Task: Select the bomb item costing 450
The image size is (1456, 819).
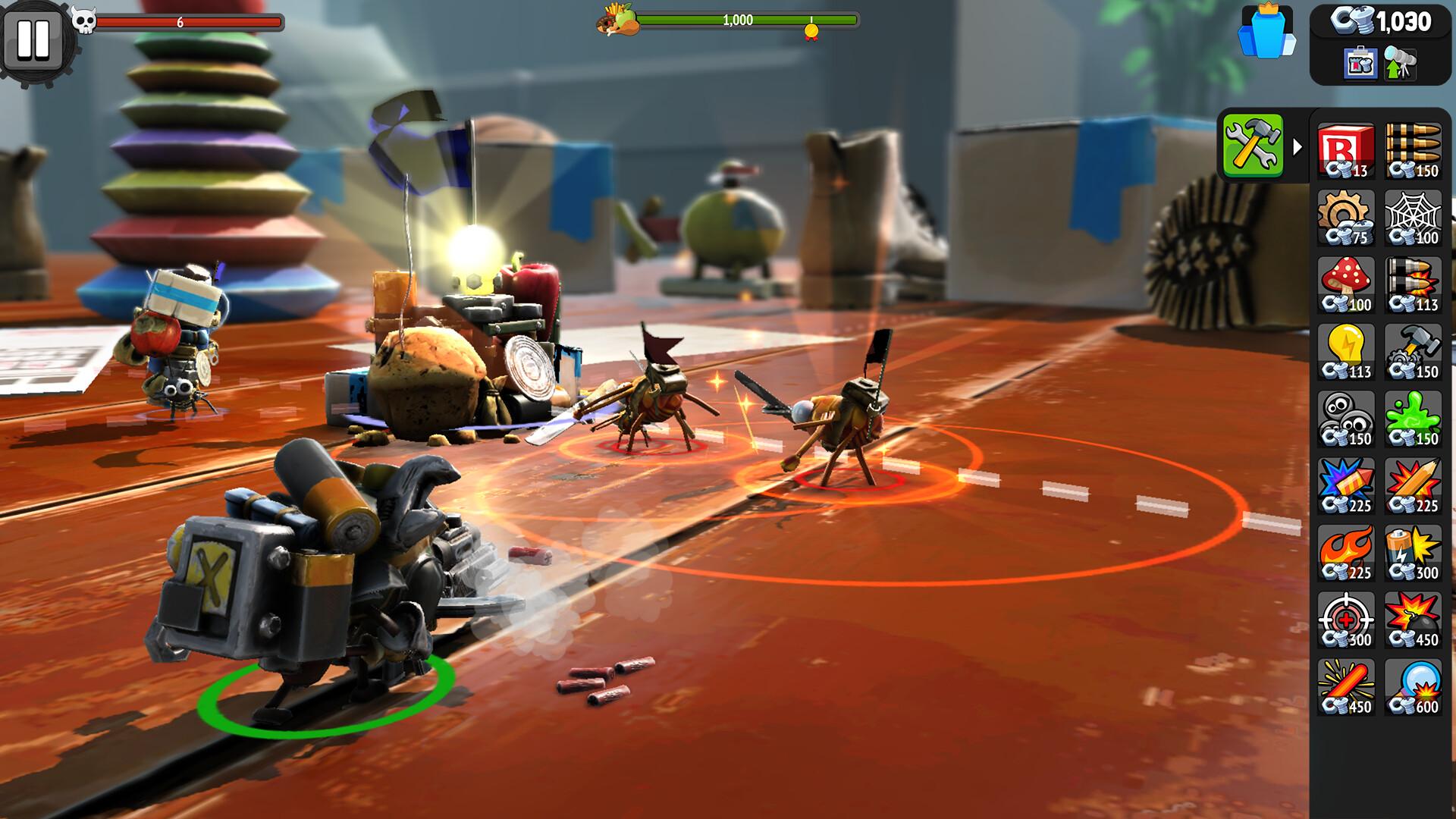Action: coord(1415,622)
